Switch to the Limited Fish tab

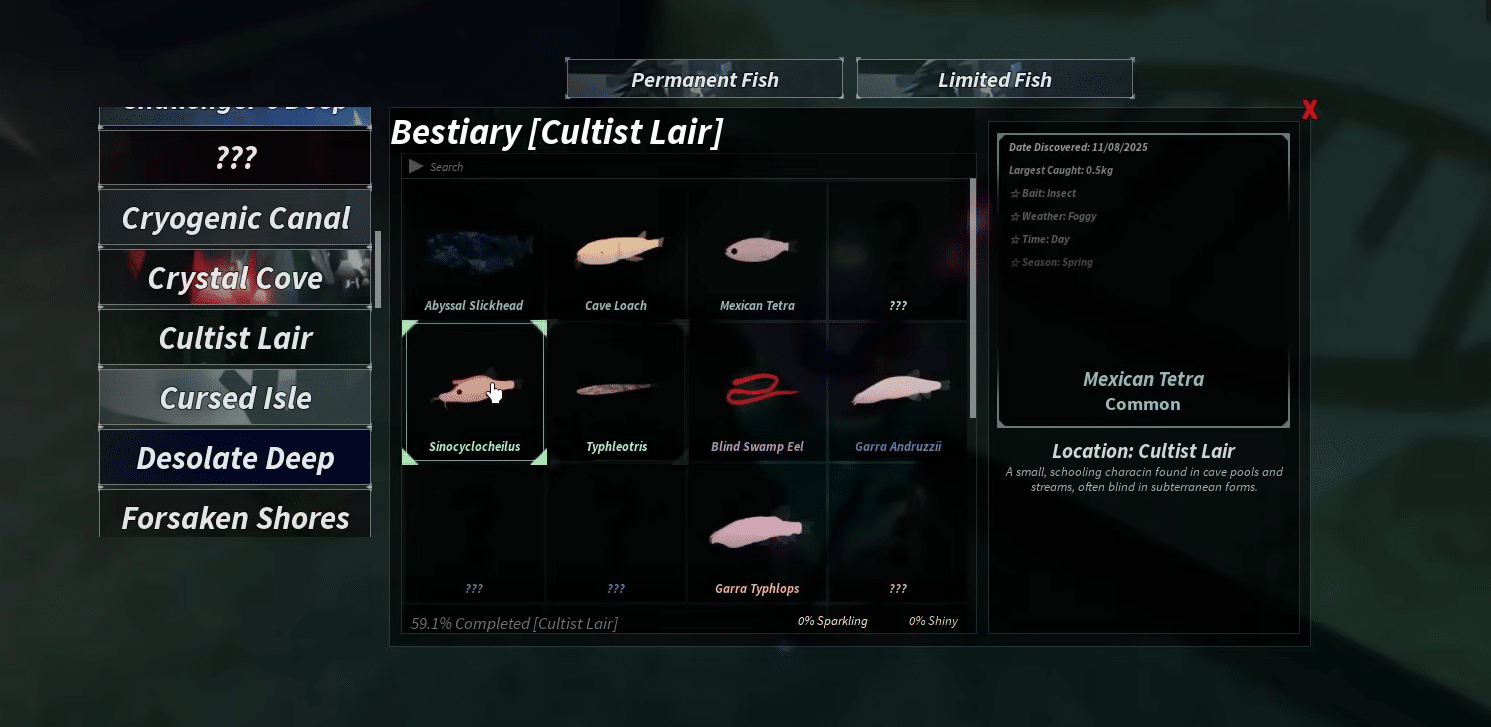(x=994, y=78)
